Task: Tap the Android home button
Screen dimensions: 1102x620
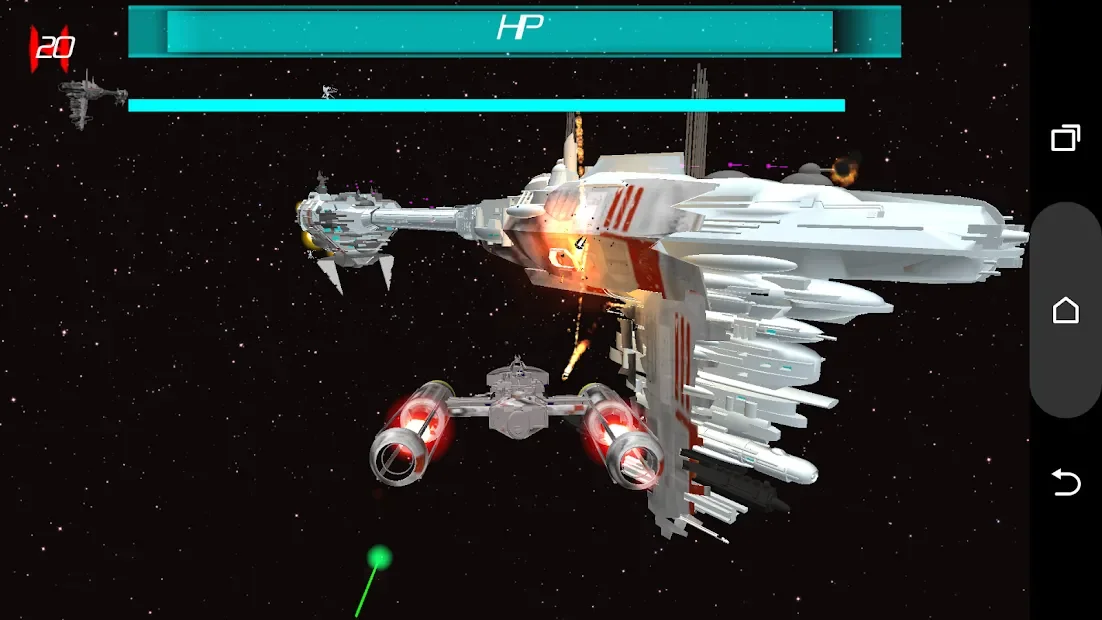Action: 1066,310
